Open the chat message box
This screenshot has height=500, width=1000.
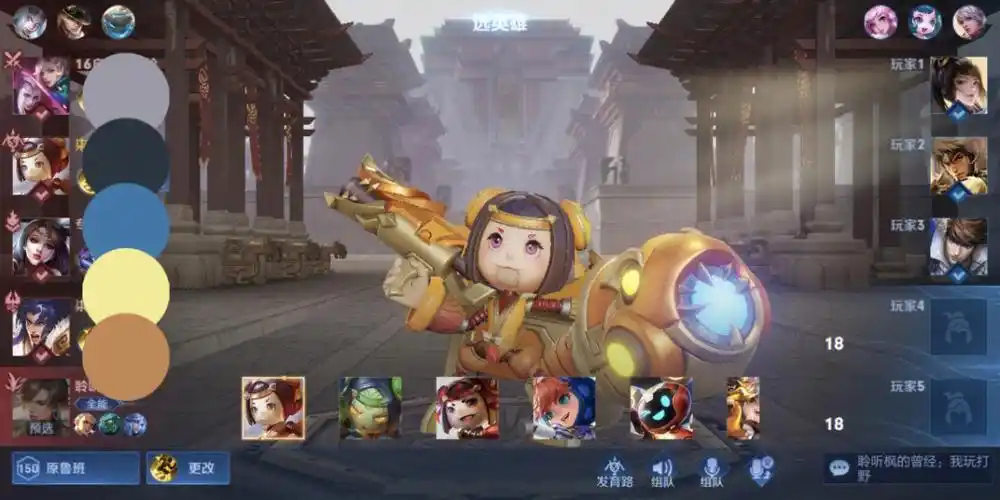pyautogui.click(x=908, y=468)
